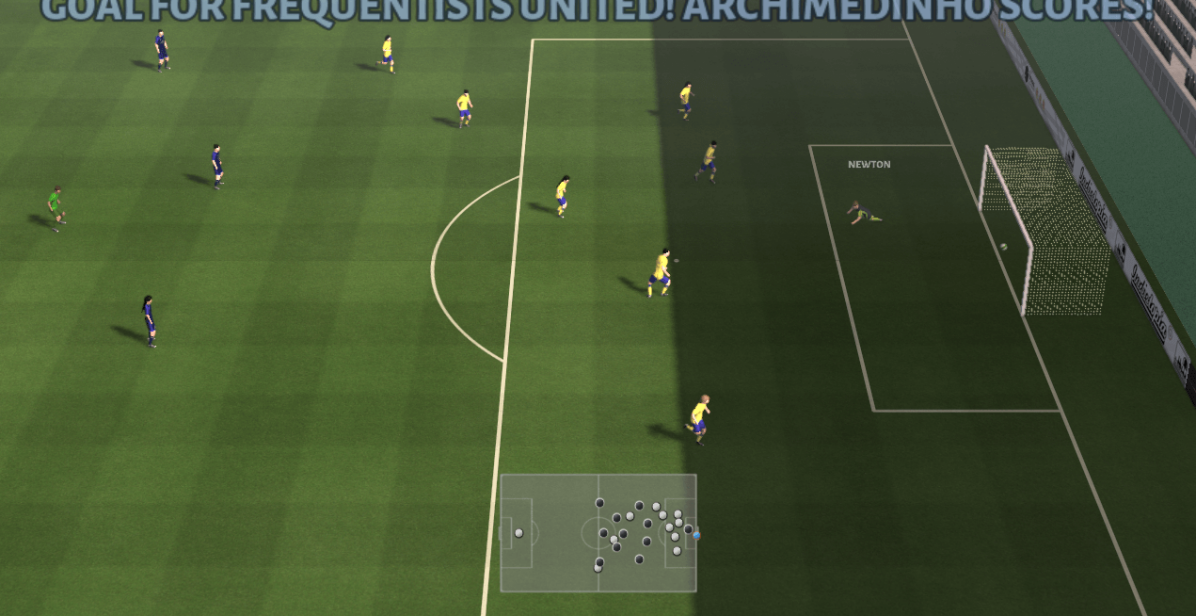Click the pitch radar minimap
The height and width of the screenshot is (616, 1196).
pos(598,532)
